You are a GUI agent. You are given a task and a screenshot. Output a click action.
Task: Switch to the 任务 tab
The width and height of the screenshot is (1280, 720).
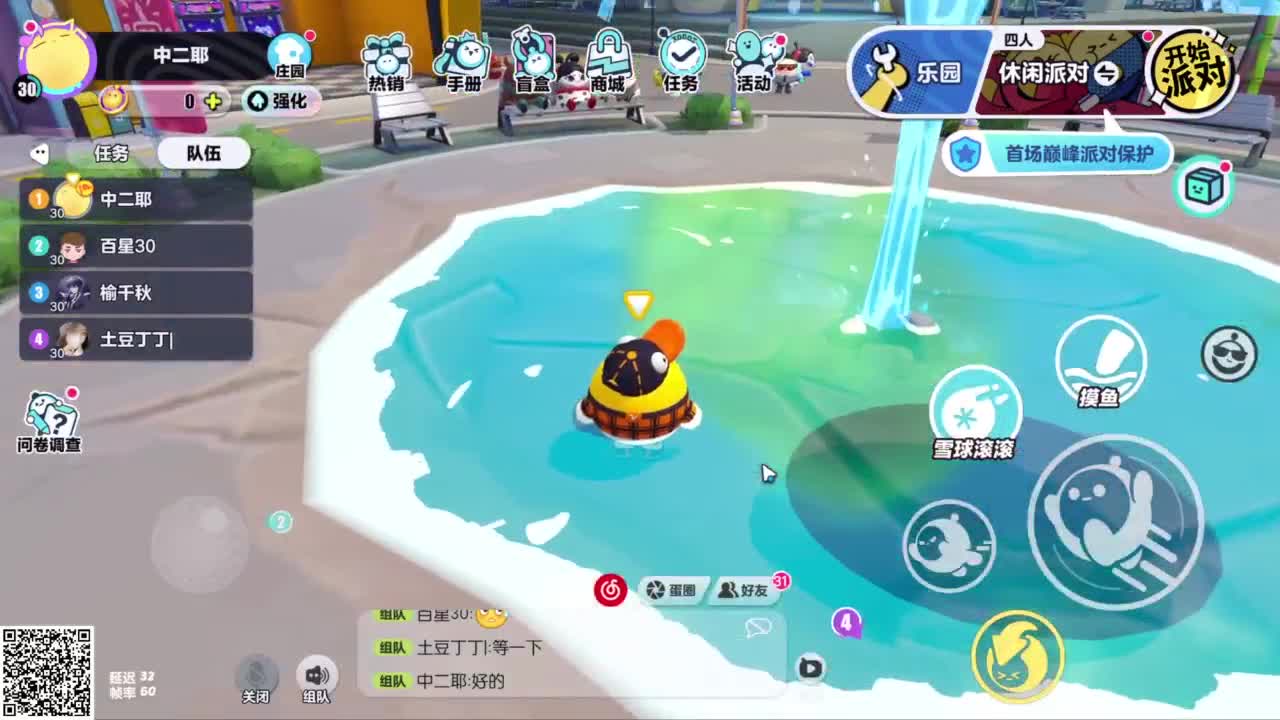click(110, 152)
